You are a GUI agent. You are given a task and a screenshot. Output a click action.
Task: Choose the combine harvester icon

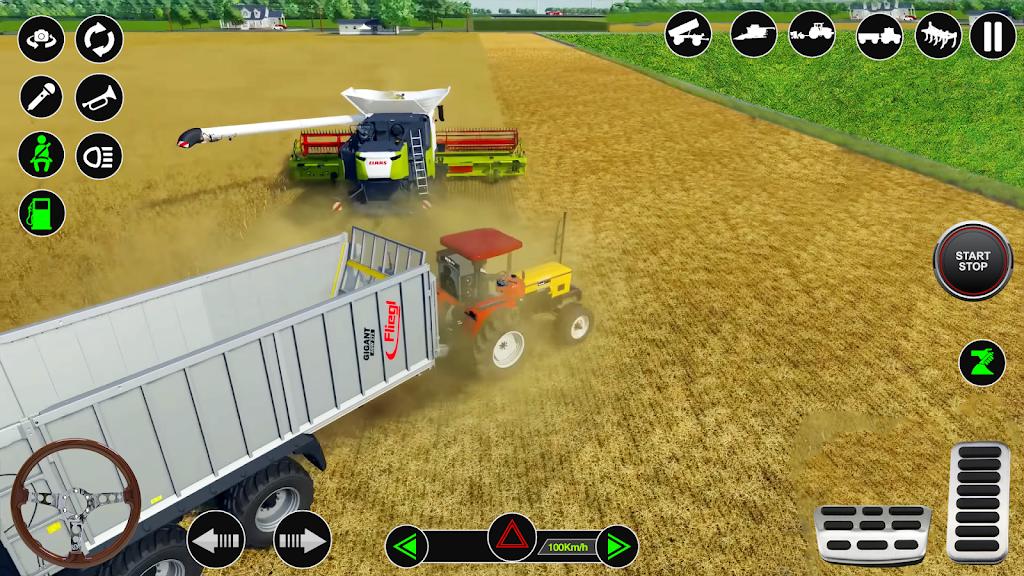[x=753, y=35]
